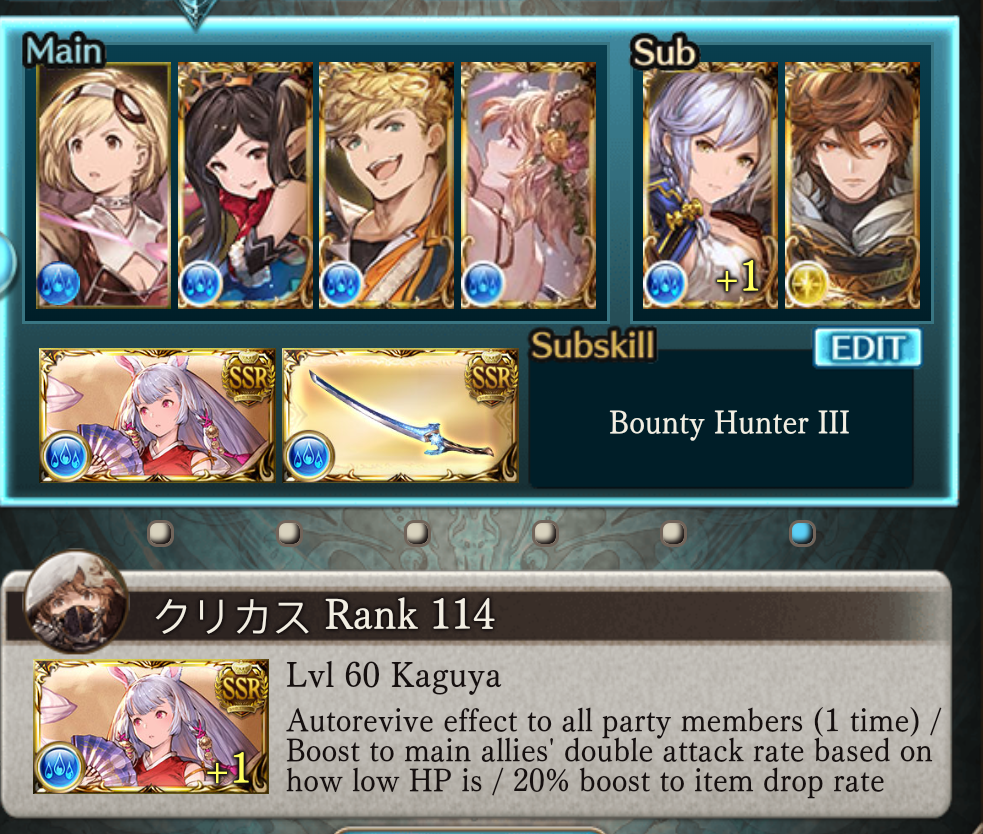This screenshot has height=834, width=983.
Task: Choose the brown-haired light element sub member
Action: pos(852,185)
